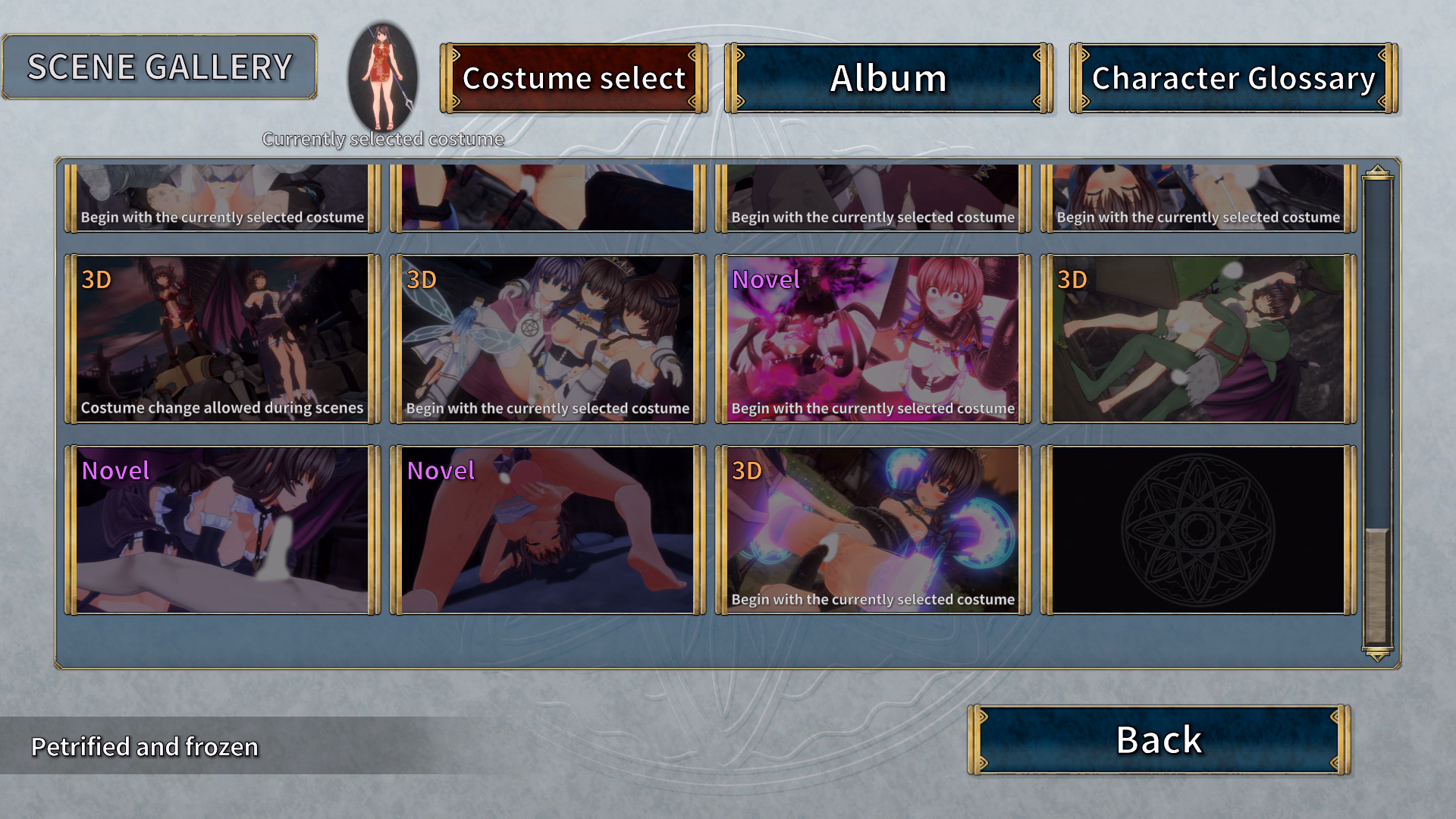Select the 3D scene allowing costume change
This screenshot has width=1456, height=819.
(222, 339)
